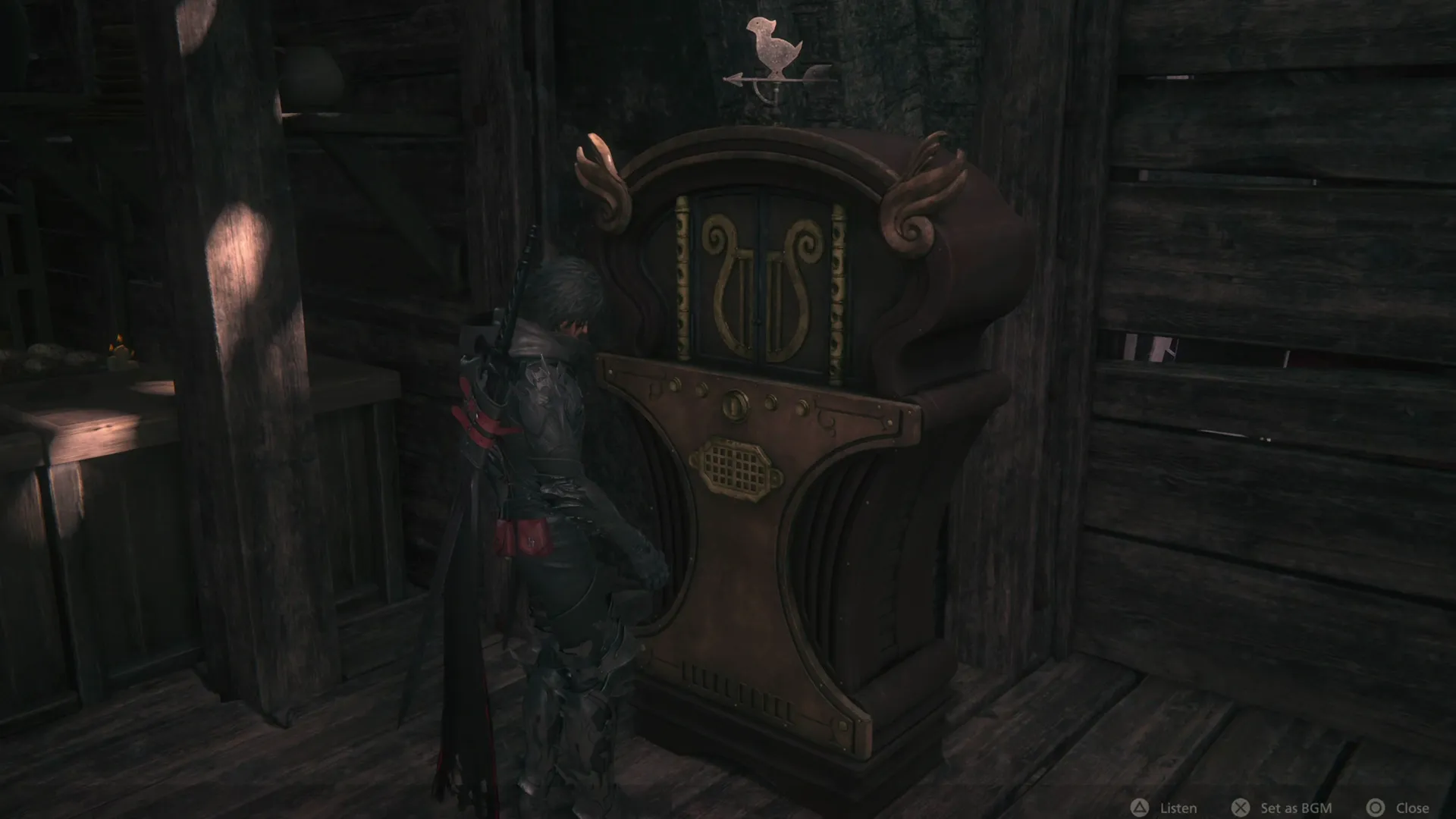Click the keyhole on the orchestrion front panel

coord(735,406)
